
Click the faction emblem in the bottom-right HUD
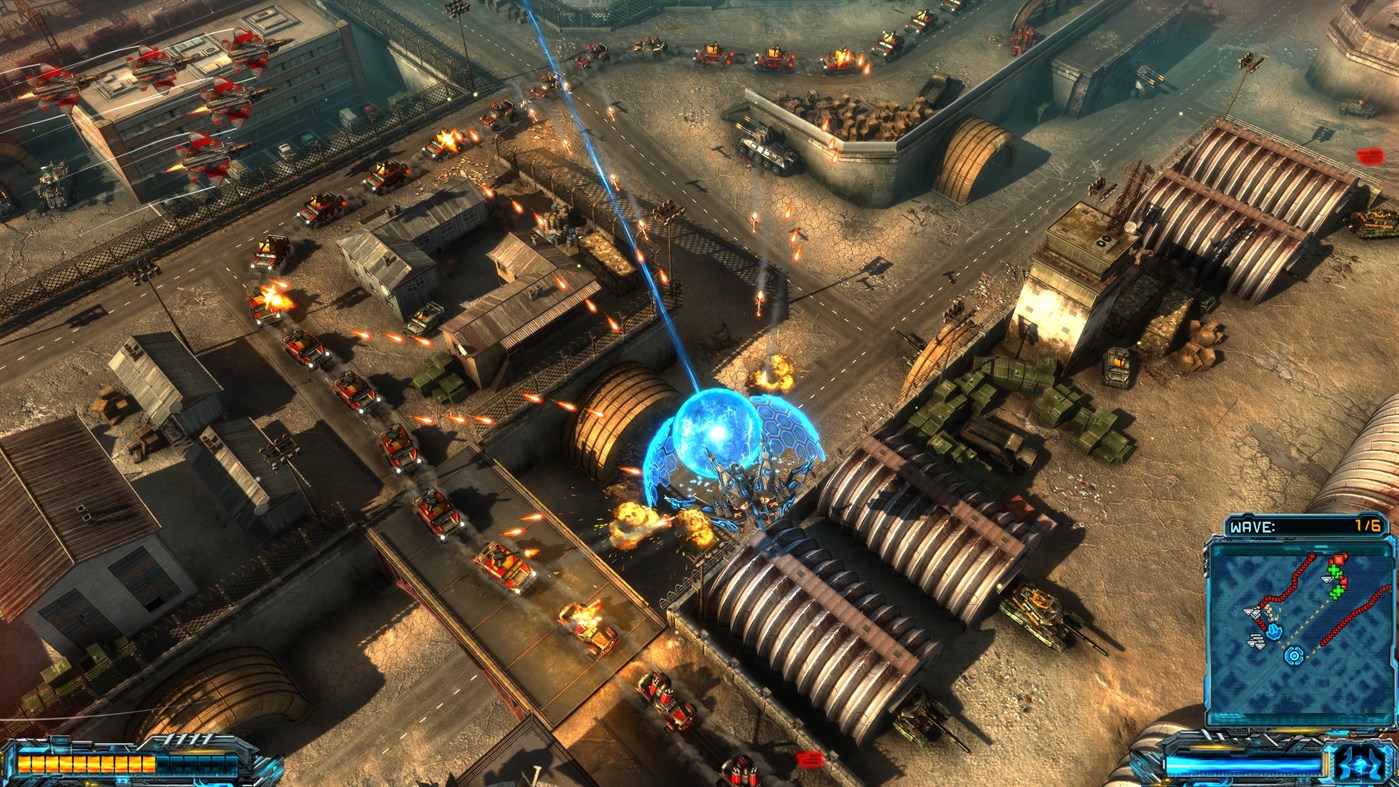[x=1360, y=765]
